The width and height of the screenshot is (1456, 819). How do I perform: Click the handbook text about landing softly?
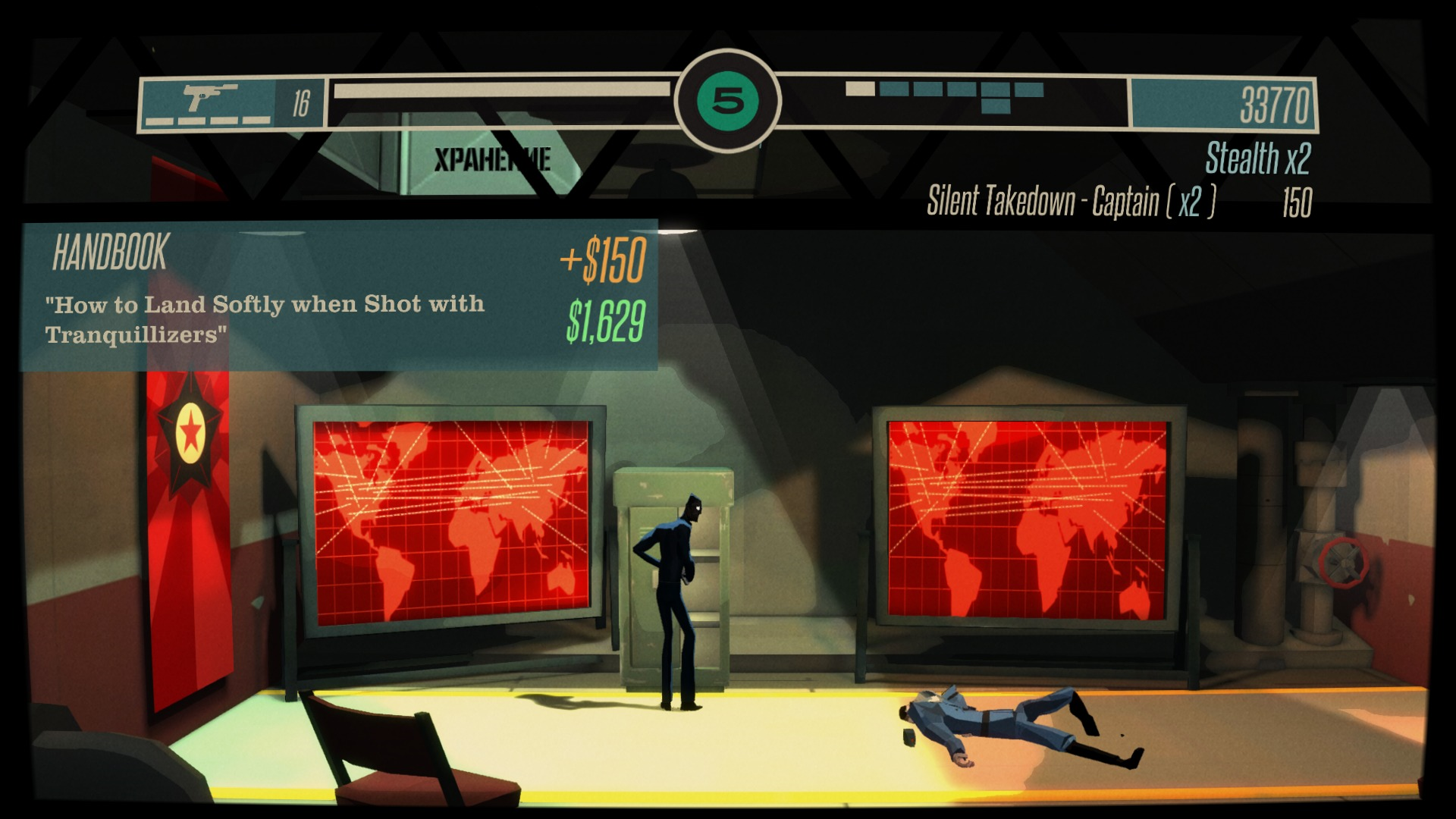[x=265, y=317]
